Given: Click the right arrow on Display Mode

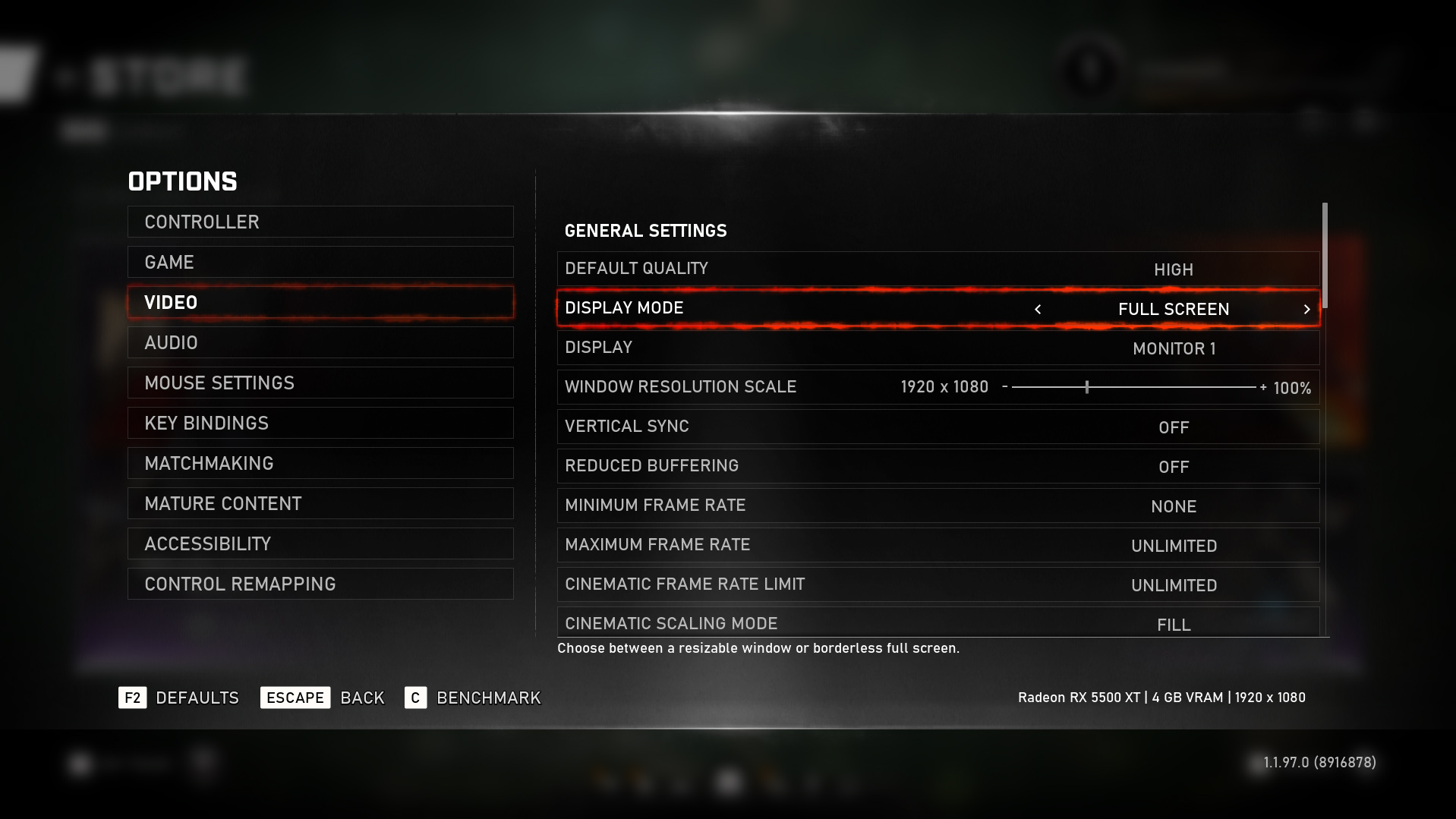Looking at the screenshot, I should pyautogui.click(x=1306, y=309).
